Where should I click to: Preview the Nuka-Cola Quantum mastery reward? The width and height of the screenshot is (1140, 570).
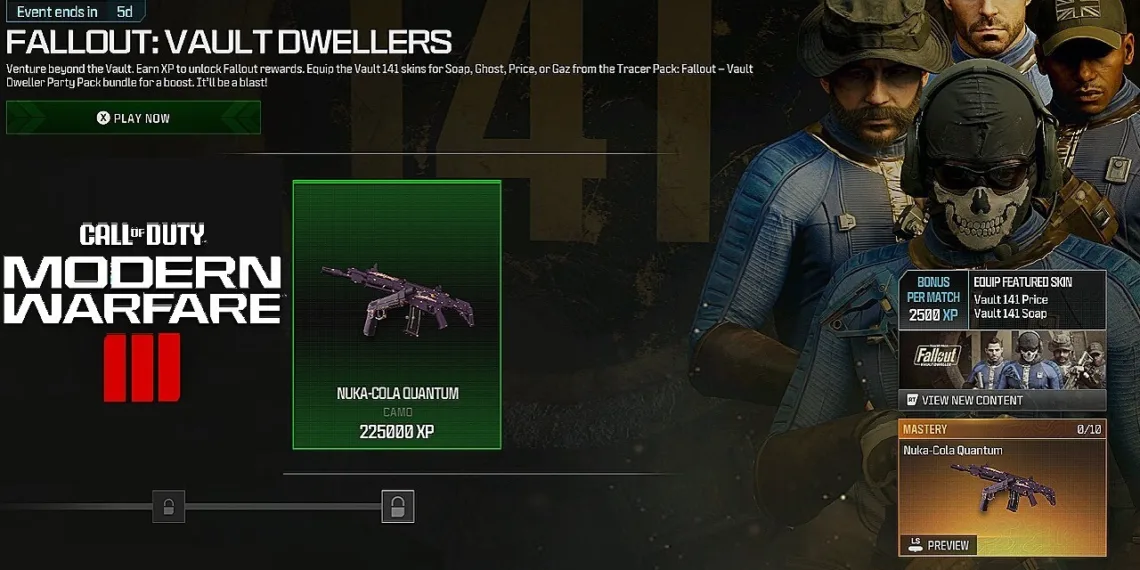click(x=938, y=545)
